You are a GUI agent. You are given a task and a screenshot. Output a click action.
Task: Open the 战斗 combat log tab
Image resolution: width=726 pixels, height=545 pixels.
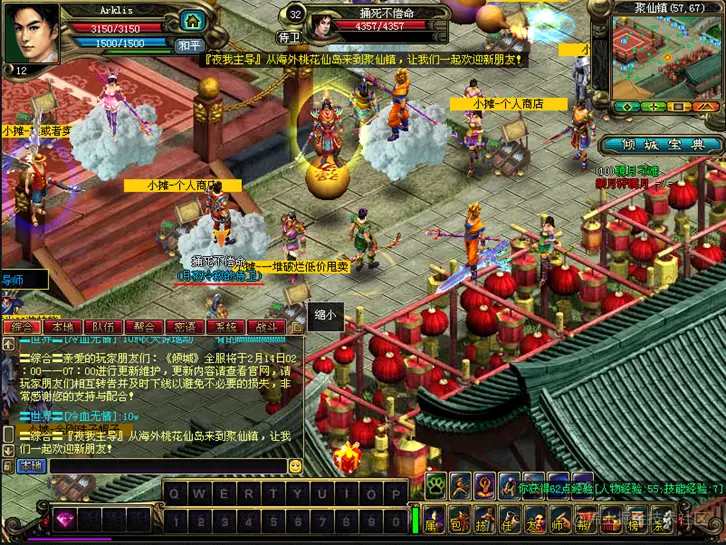pos(266,327)
